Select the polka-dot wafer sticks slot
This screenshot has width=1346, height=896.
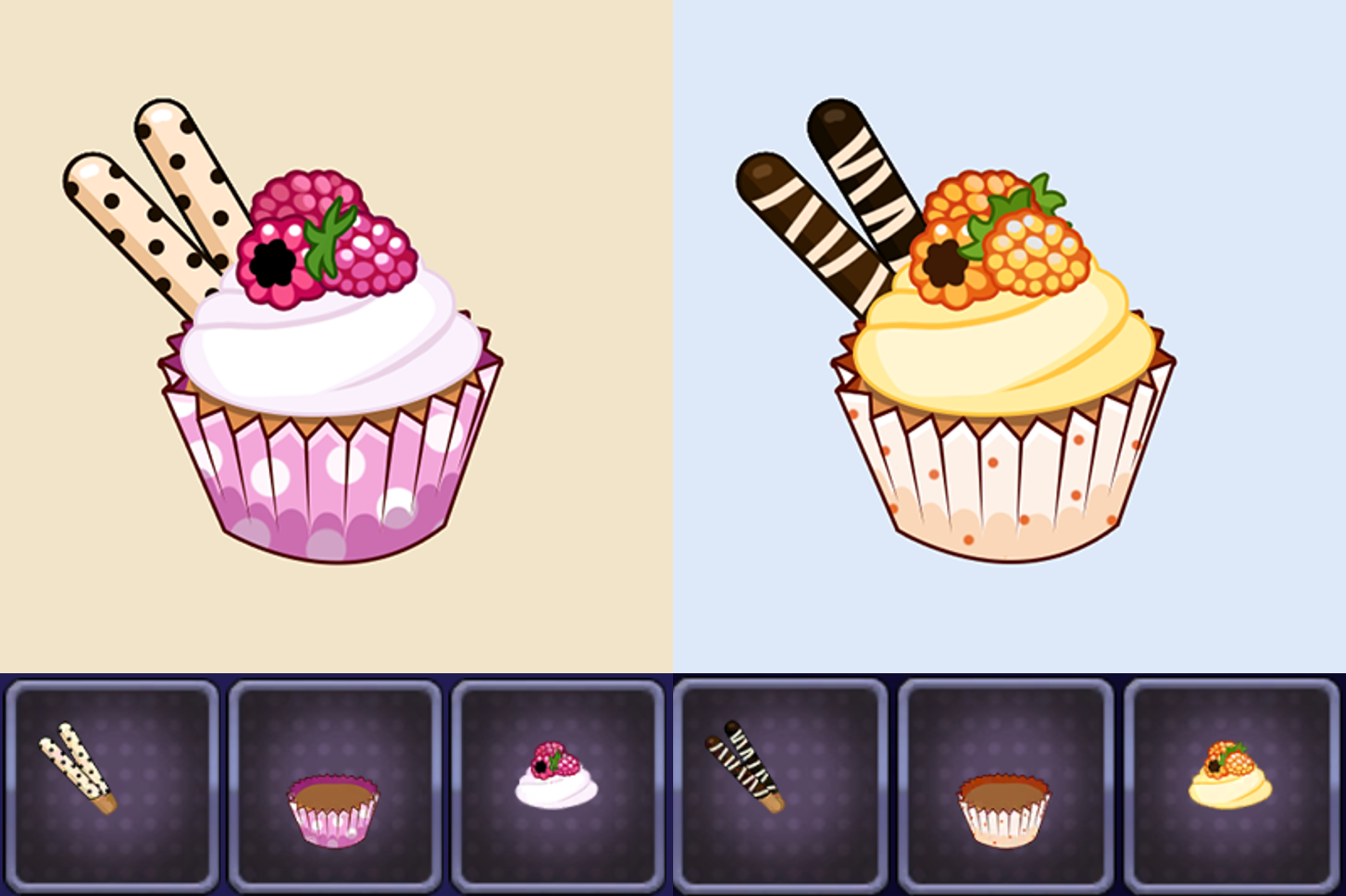click(112, 785)
